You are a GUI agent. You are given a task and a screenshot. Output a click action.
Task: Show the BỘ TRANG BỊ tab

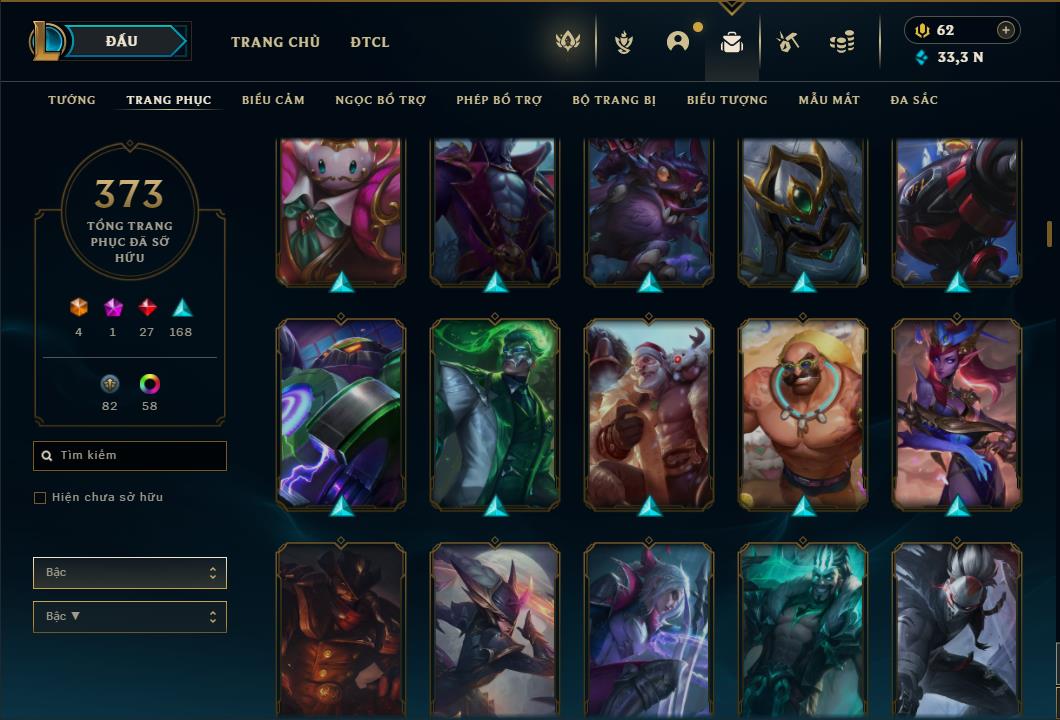(x=614, y=100)
